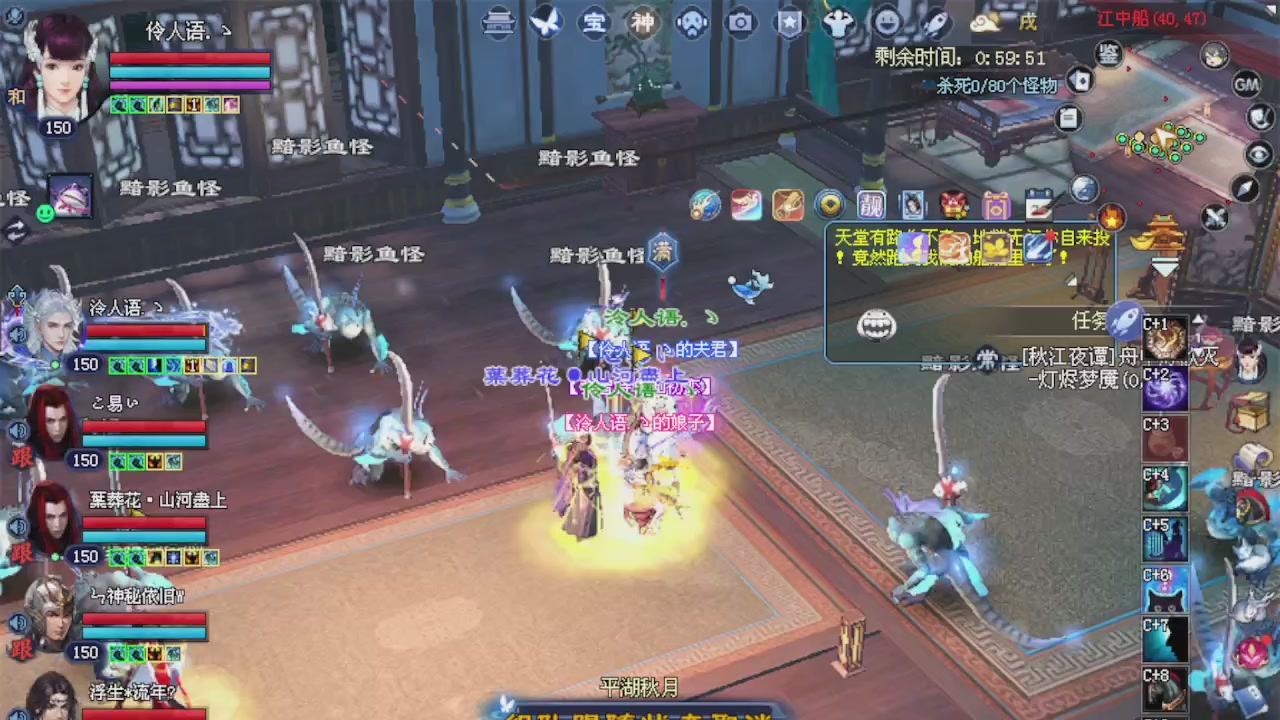Mute party member こ易い's voice speaker
The width and height of the screenshot is (1280, 720).
click(18, 430)
